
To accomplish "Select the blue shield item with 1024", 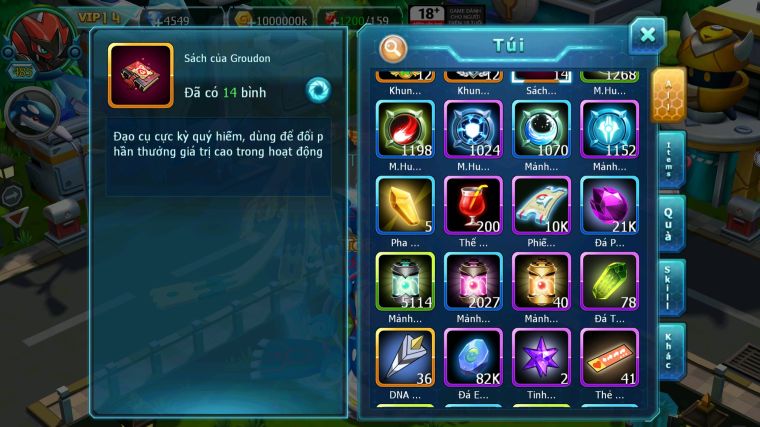I will click(x=473, y=129).
